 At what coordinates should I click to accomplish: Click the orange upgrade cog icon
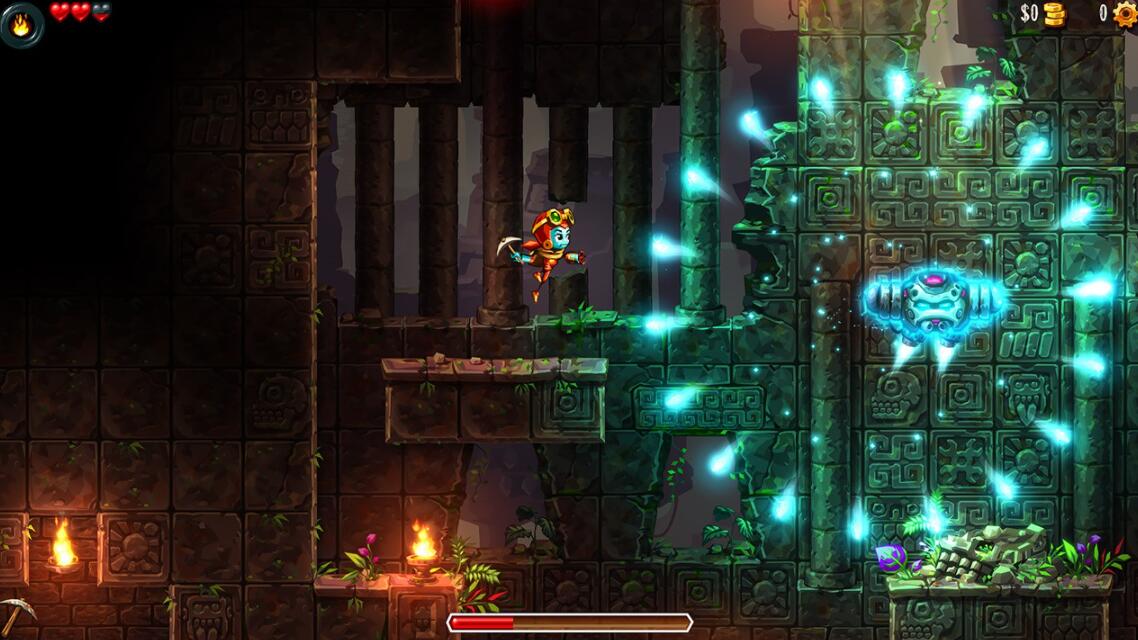(x=1125, y=13)
